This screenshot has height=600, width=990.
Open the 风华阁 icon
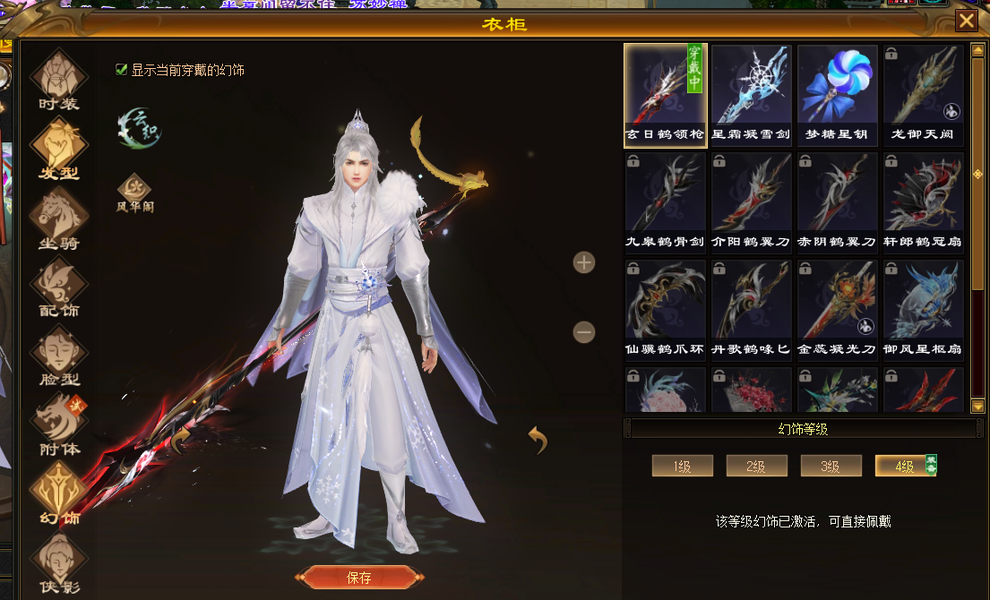pos(134,189)
